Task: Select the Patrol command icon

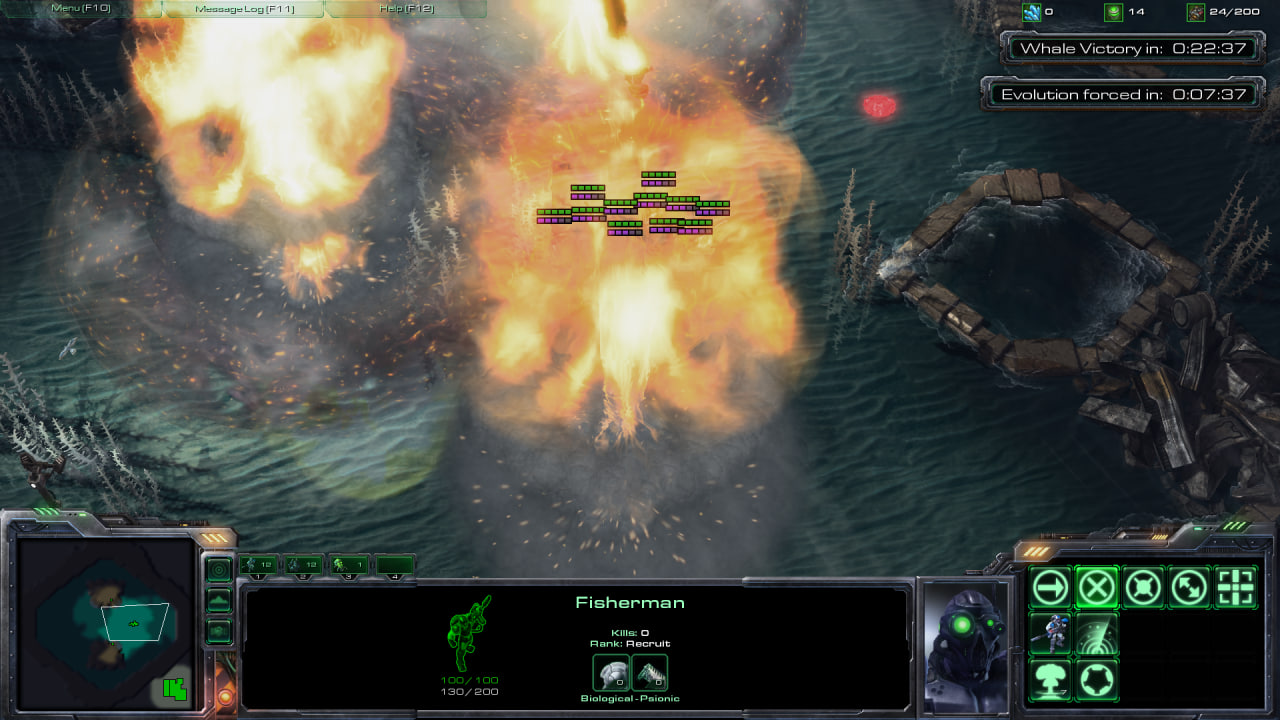Action: click(x=1190, y=588)
